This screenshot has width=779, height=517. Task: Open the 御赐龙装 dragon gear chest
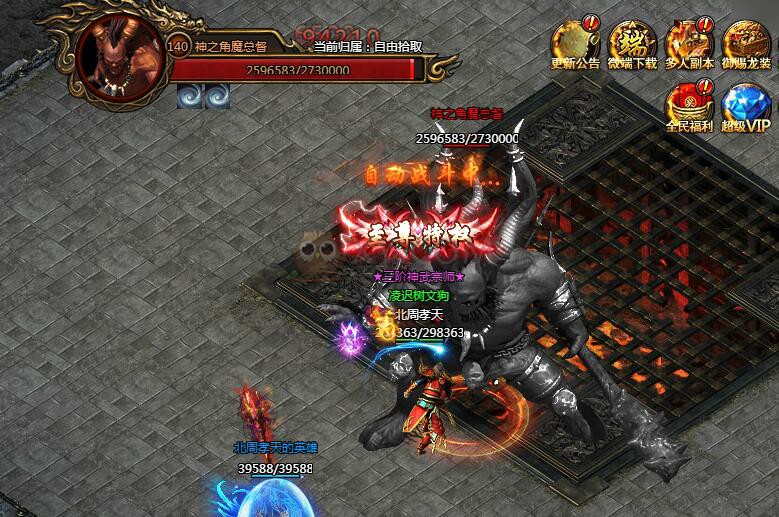click(747, 44)
